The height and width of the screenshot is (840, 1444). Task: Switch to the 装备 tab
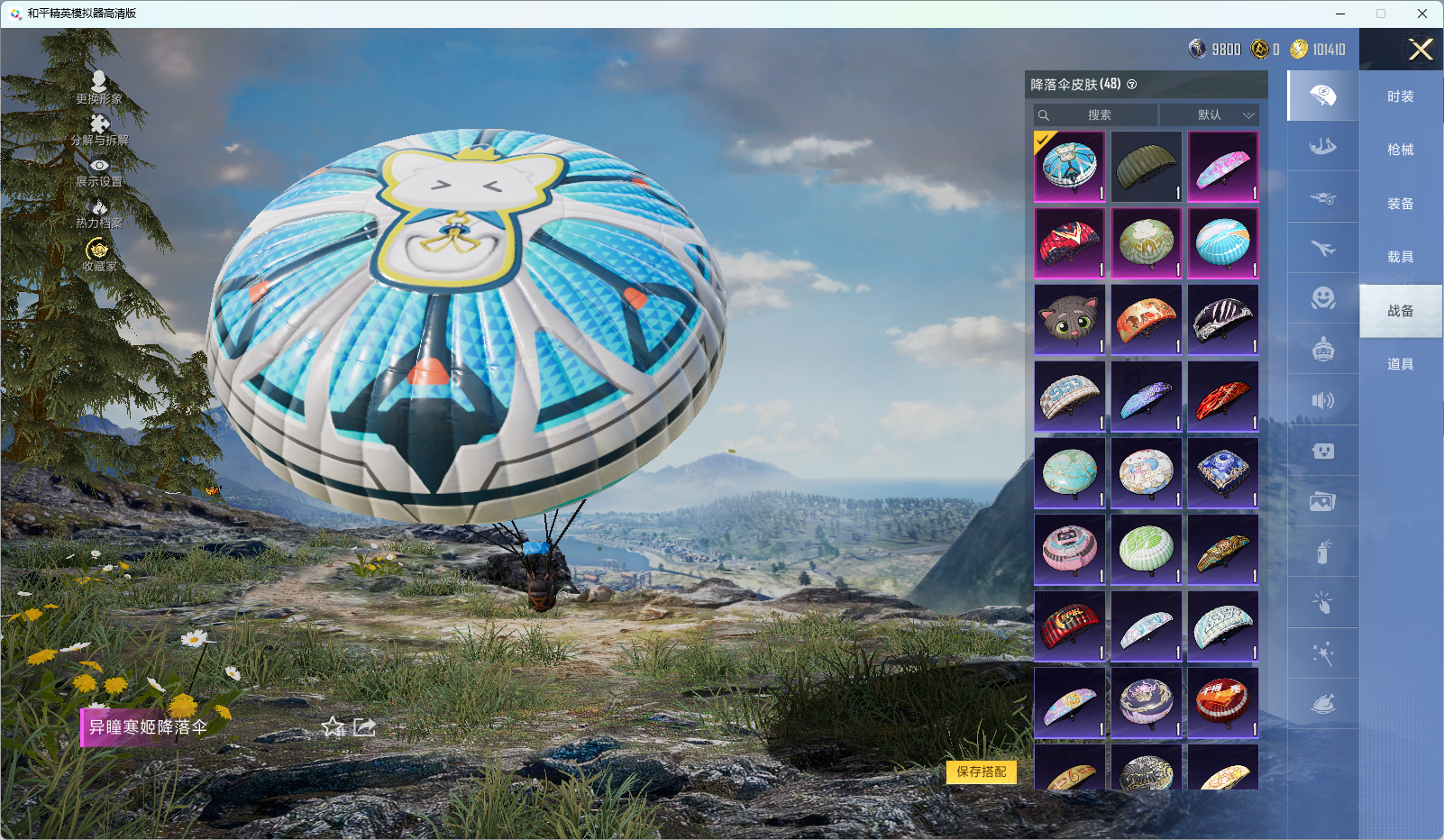pyautogui.click(x=1400, y=204)
